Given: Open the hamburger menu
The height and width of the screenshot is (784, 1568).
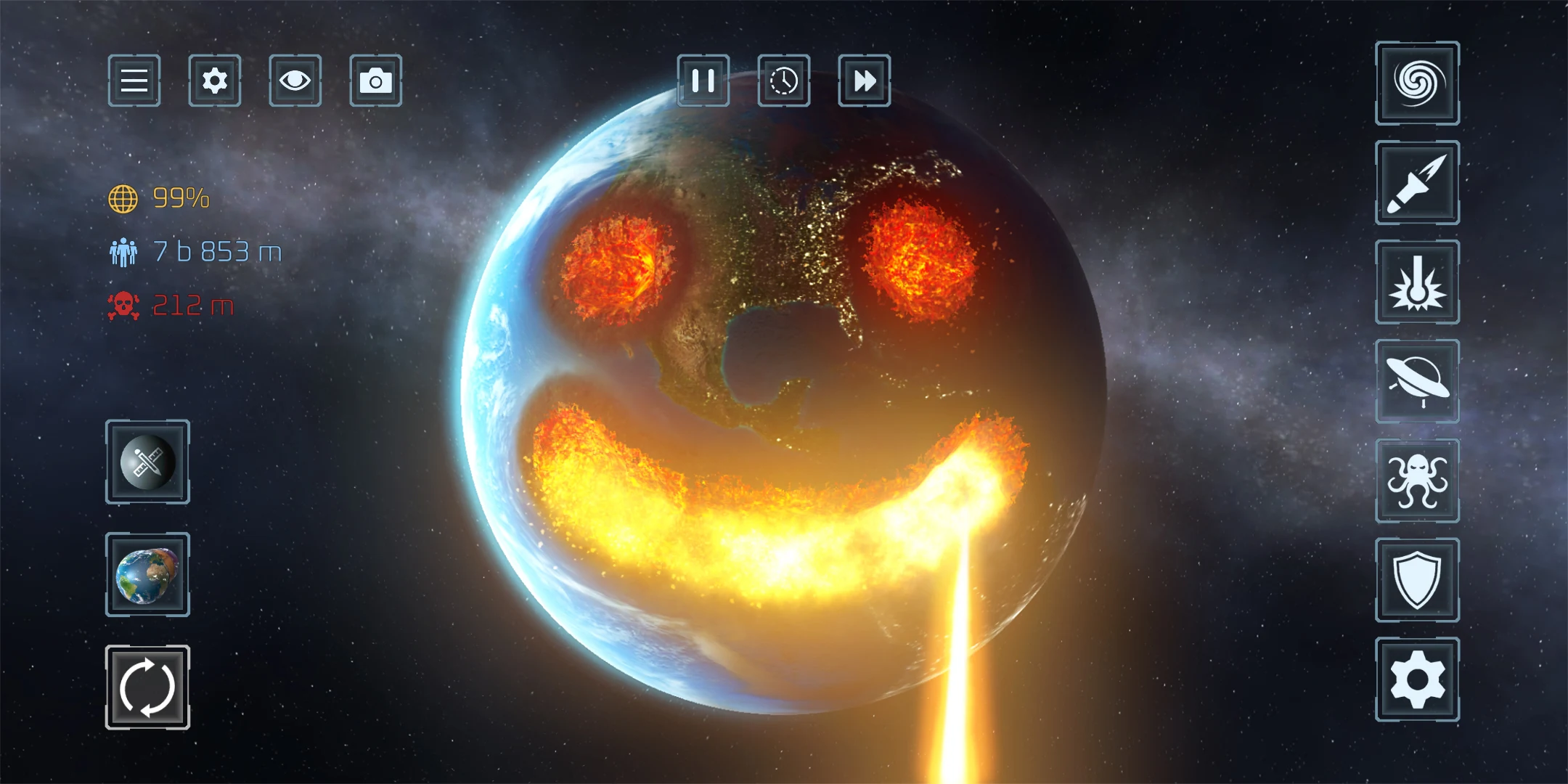Looking at the screenshot, I should point(134,81).
